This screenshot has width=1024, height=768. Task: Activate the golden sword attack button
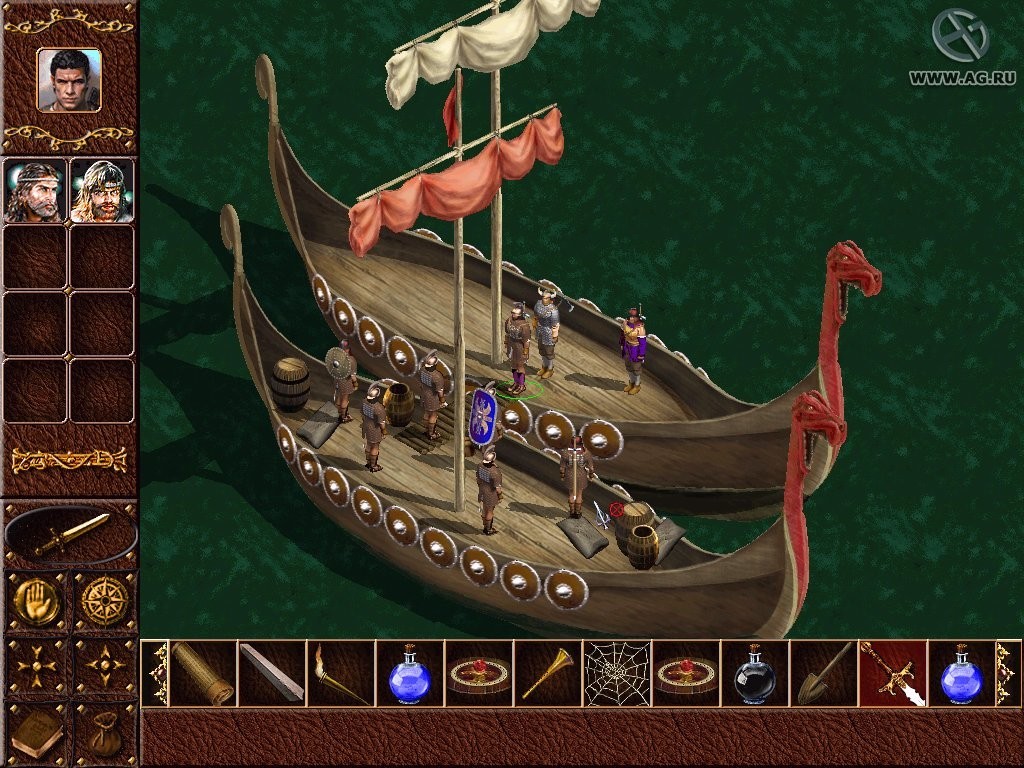coord(70,535)
